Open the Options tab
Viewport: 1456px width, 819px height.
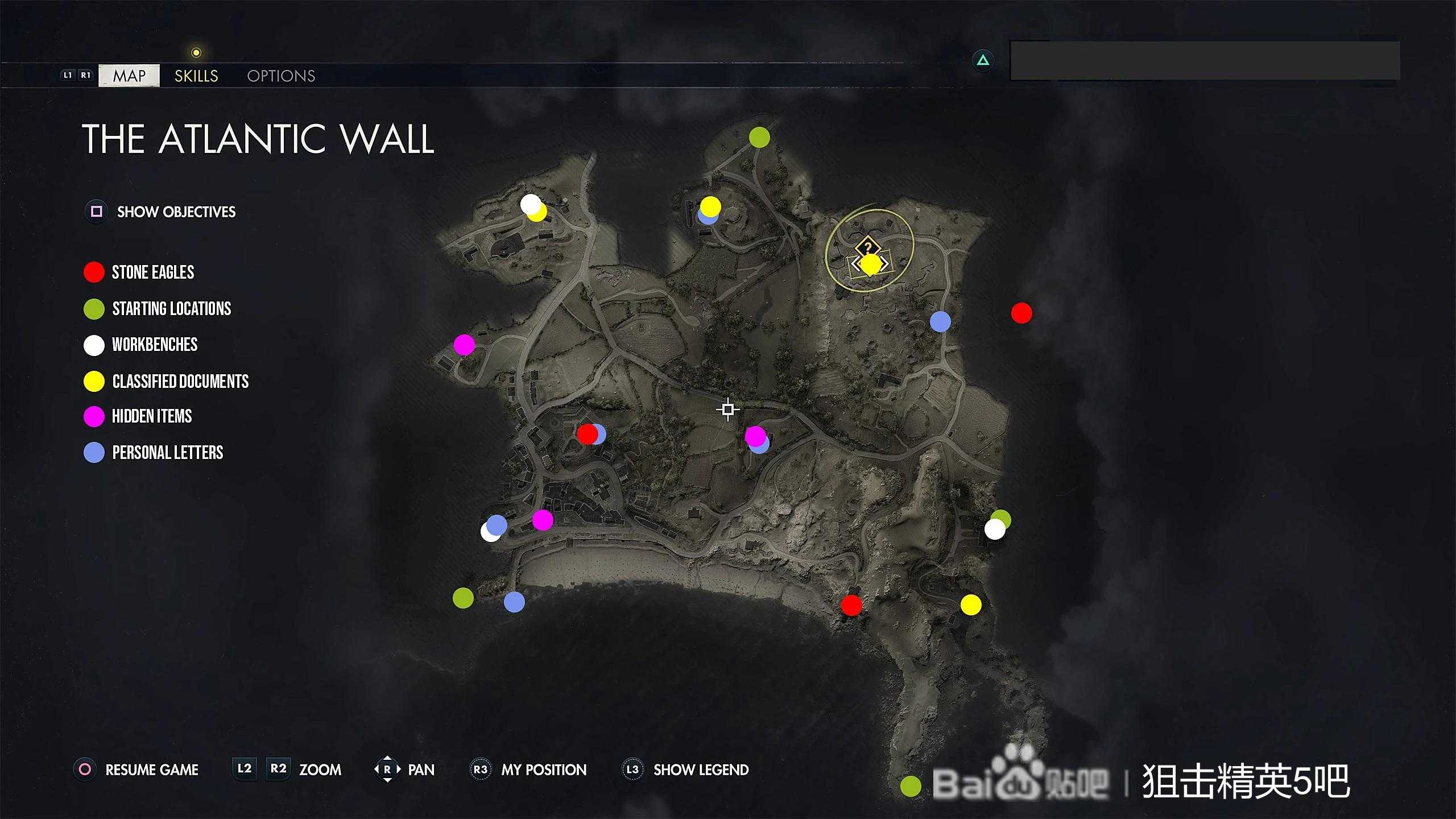click(x=281, y=76)
